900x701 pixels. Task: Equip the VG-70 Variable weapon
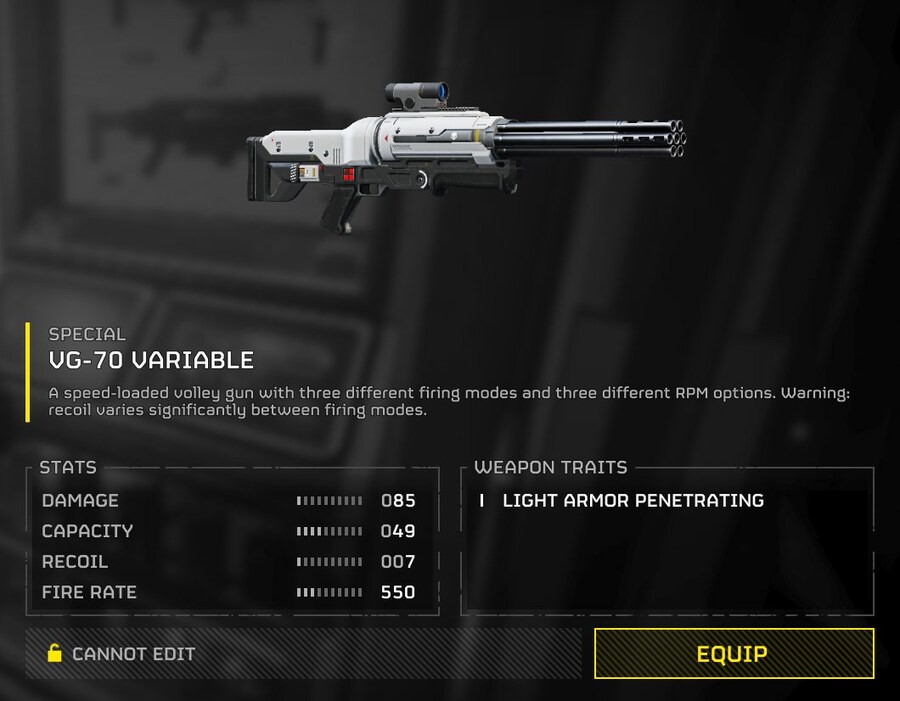(733, 654)
